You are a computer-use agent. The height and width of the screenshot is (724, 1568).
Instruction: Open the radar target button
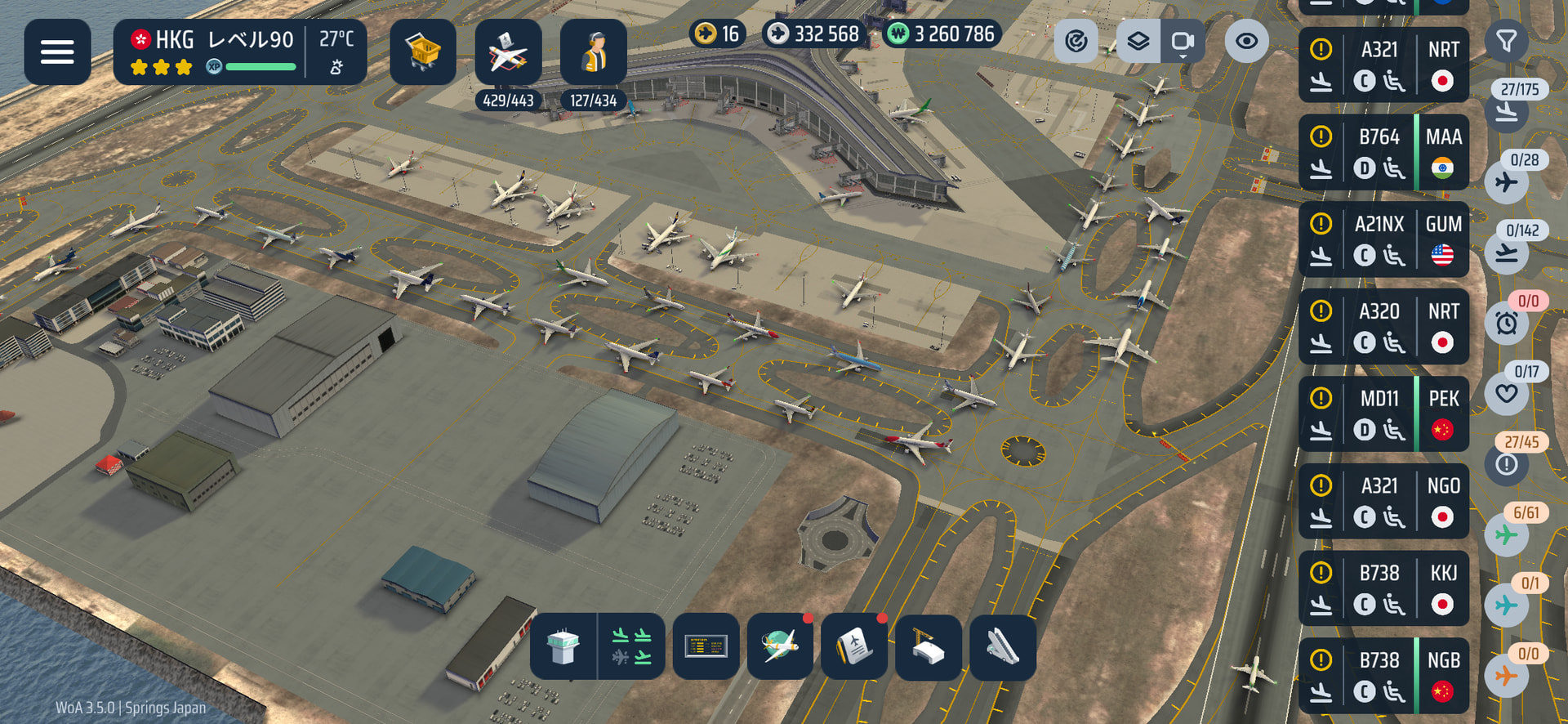click(x=1076, y=41)
